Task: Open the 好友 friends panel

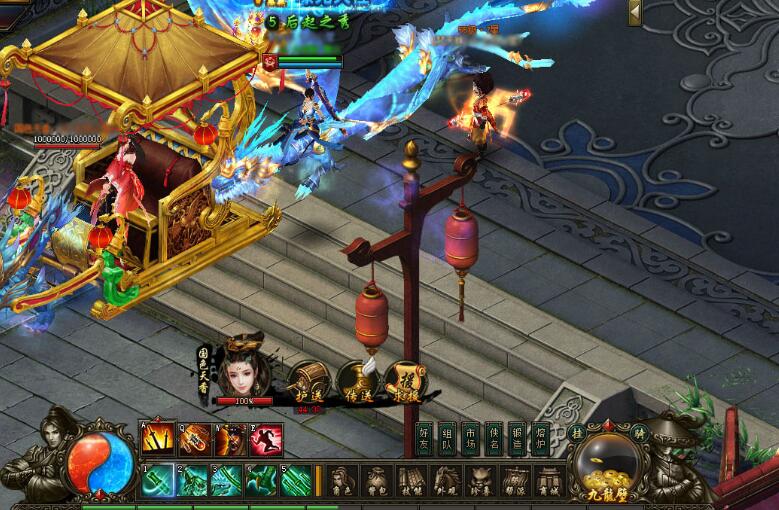Action: click(424, 439)
